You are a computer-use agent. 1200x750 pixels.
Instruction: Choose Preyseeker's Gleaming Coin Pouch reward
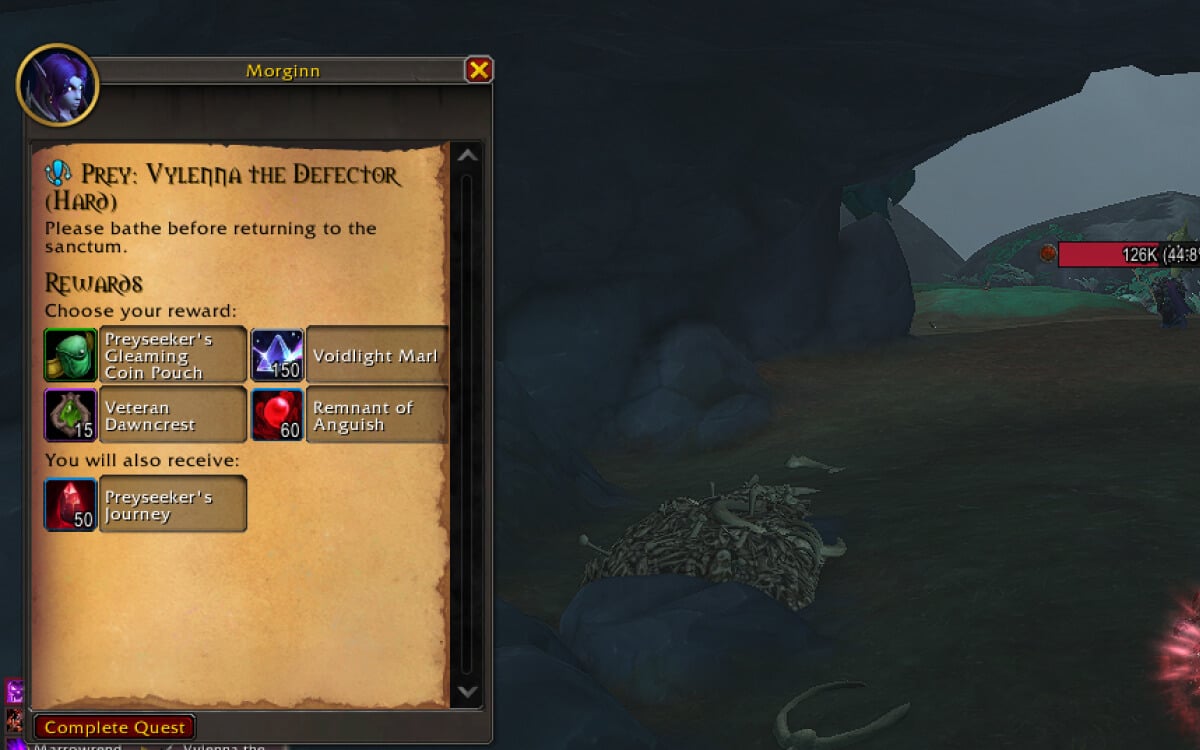[146, 355]
